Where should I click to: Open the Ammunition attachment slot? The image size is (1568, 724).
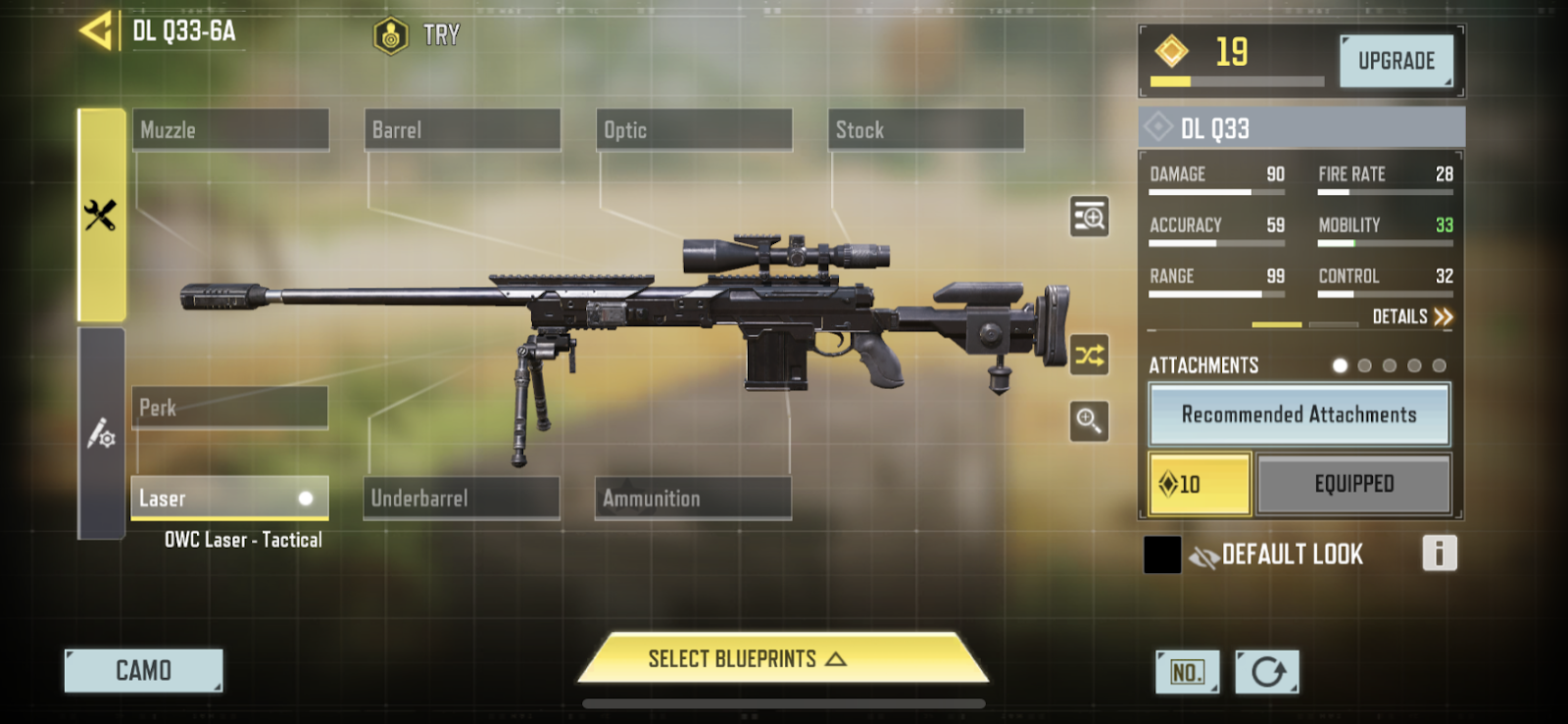tap(693, 498)
